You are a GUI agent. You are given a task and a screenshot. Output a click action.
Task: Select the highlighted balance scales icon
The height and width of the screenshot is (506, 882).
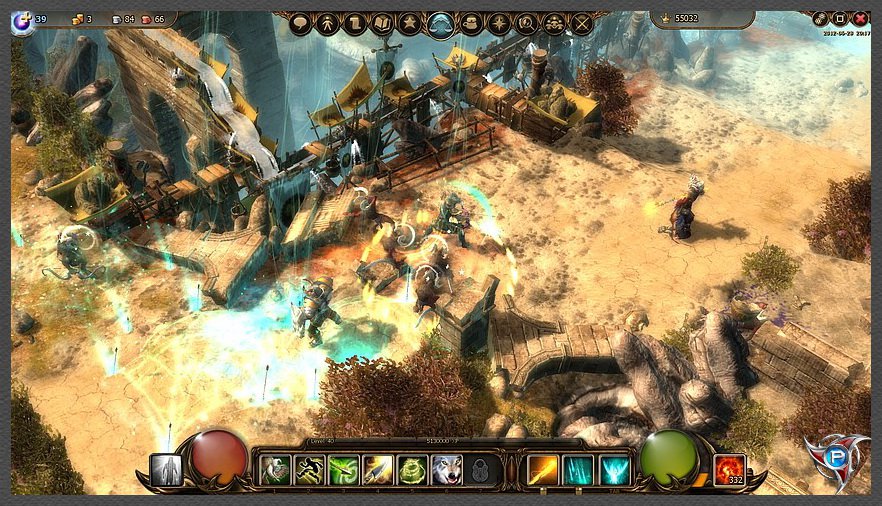(x=440, y=24)
